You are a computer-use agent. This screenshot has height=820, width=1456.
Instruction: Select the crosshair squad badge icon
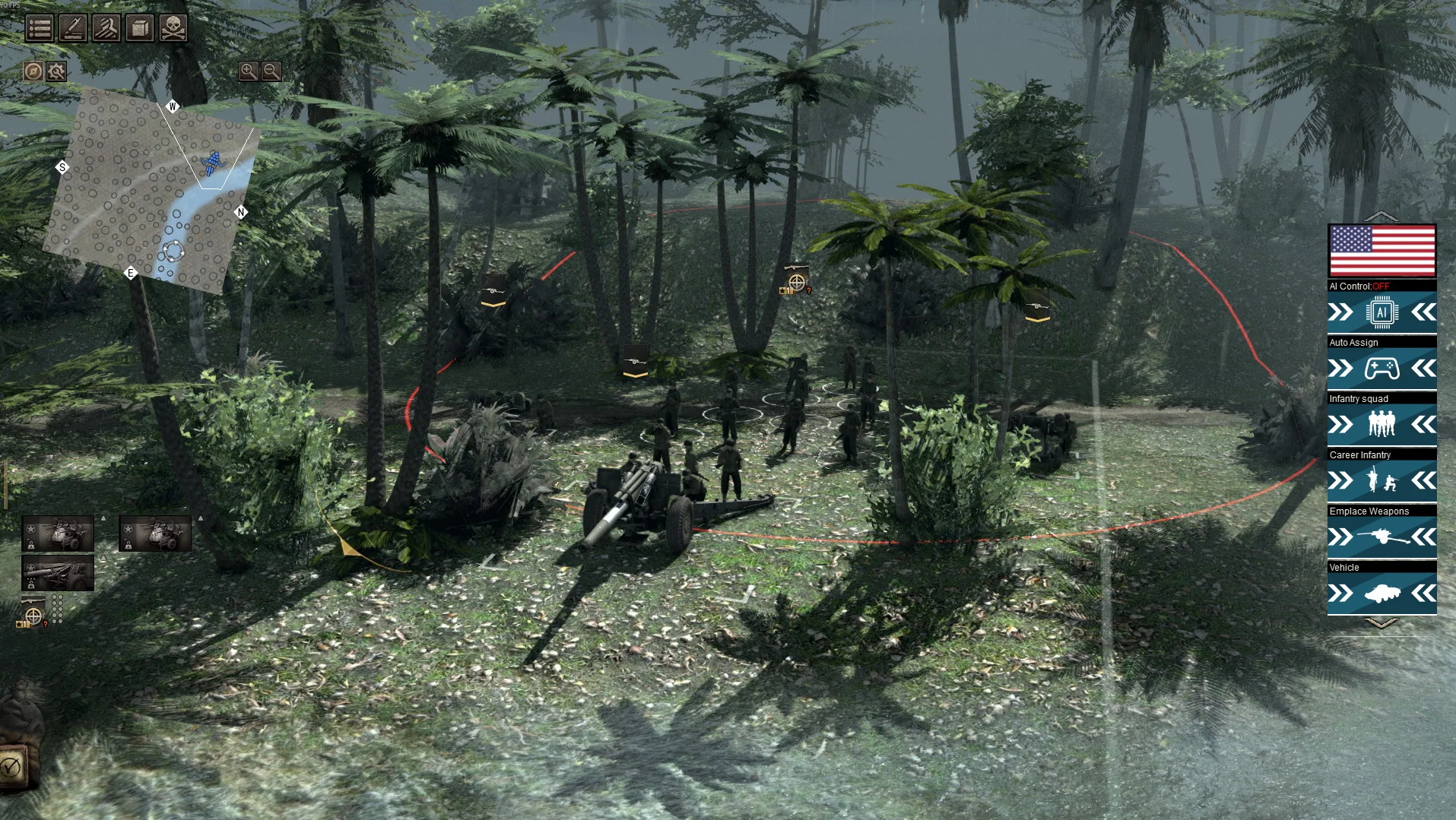click(33, 616)
